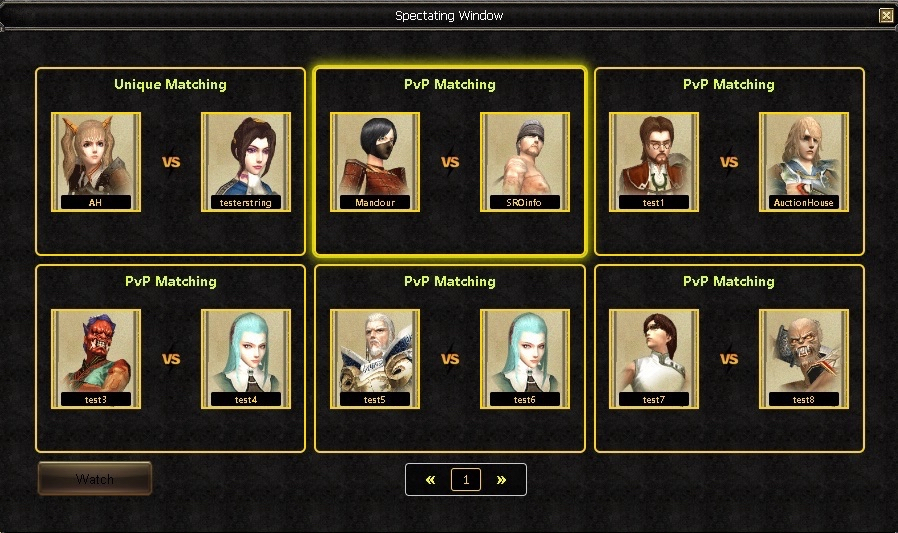Select the Unique Matching match panel title
Screen dimensions: 898x533
[170, 85]
